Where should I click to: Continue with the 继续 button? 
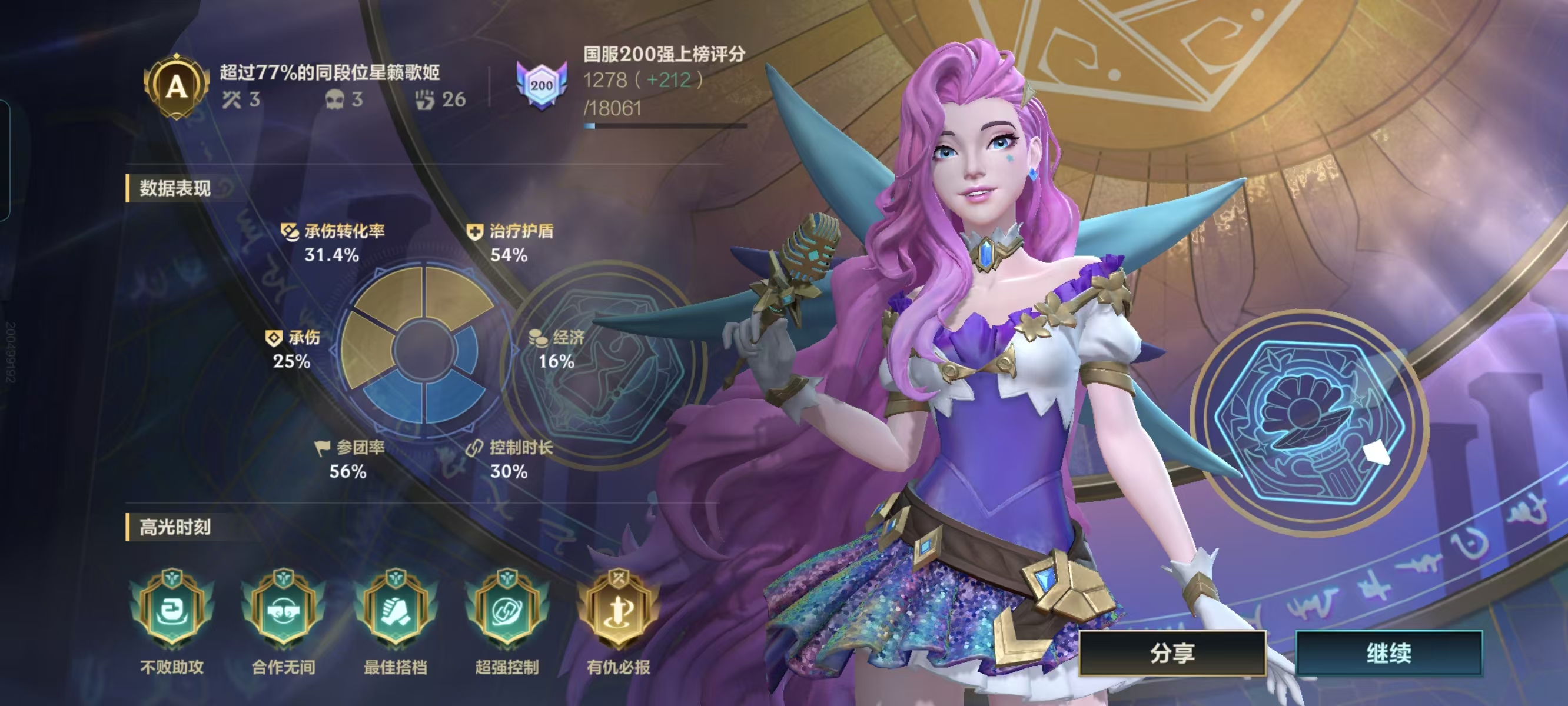1388,653
